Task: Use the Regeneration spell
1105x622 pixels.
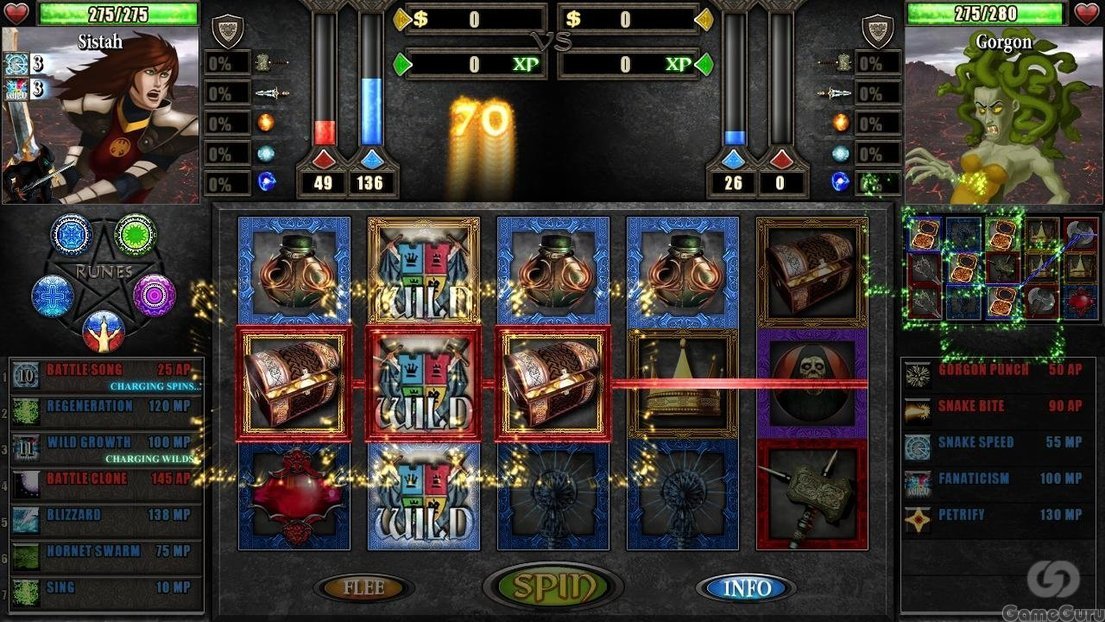Action: (x=106, y=407)
